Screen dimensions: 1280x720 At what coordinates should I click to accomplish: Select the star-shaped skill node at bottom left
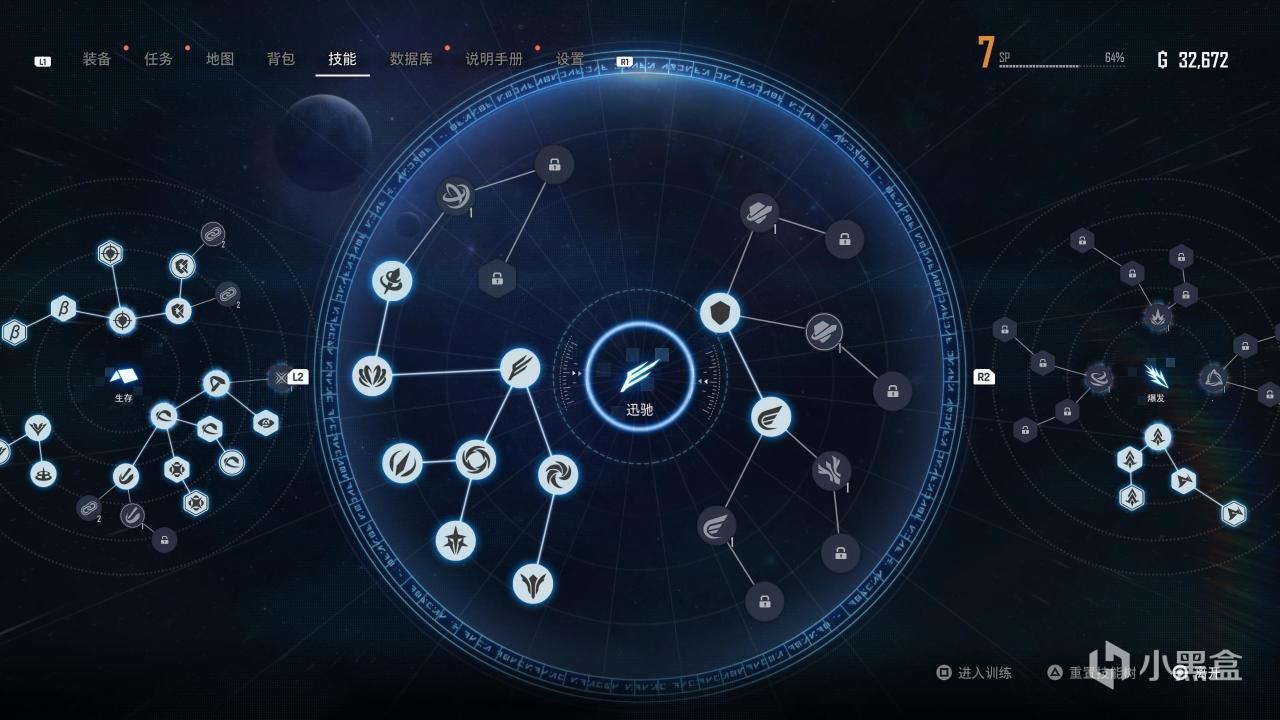[x=455, y=541]
